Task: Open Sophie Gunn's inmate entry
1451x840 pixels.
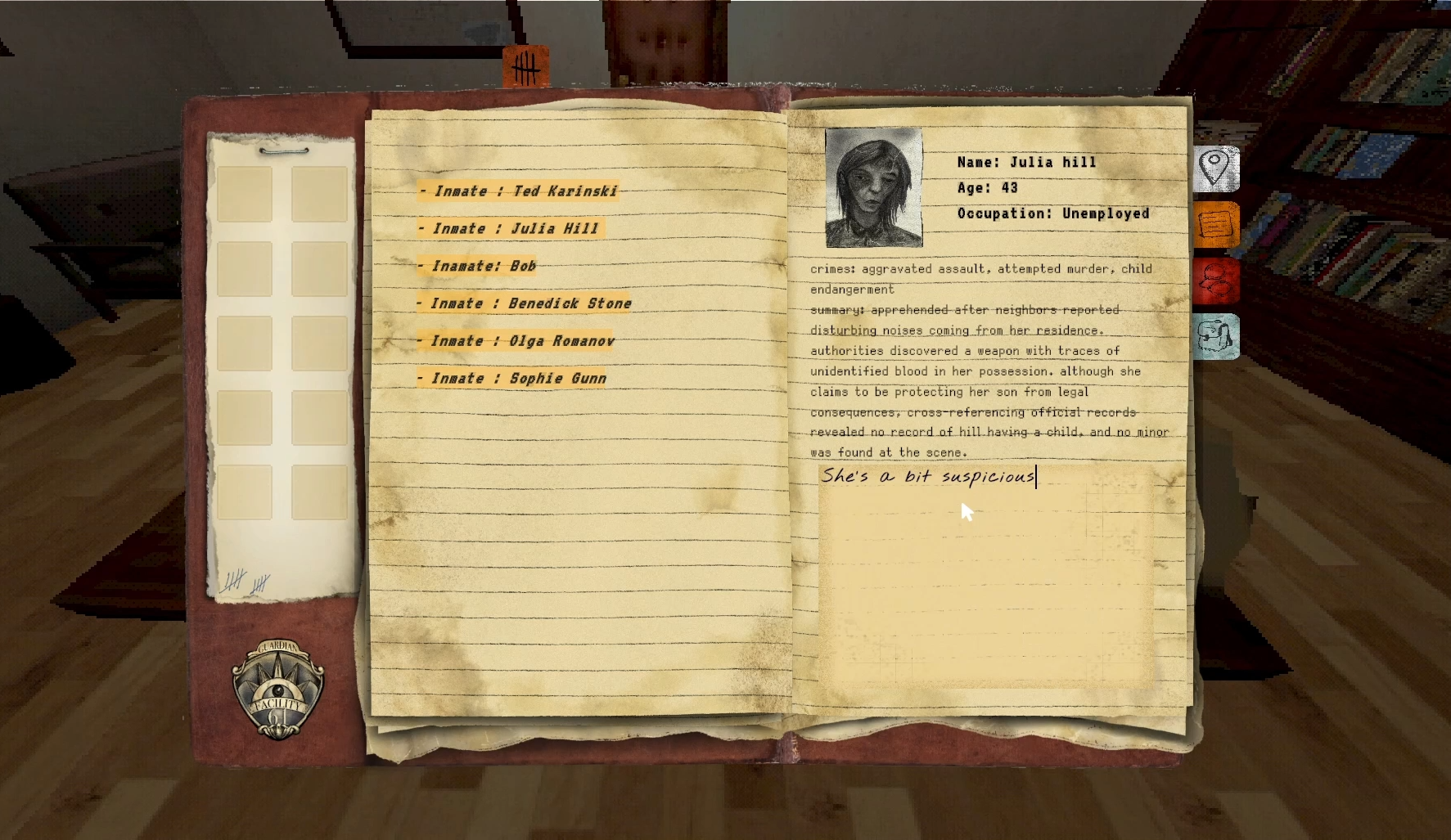Action: pyautogui.click(x=512, y=378)
